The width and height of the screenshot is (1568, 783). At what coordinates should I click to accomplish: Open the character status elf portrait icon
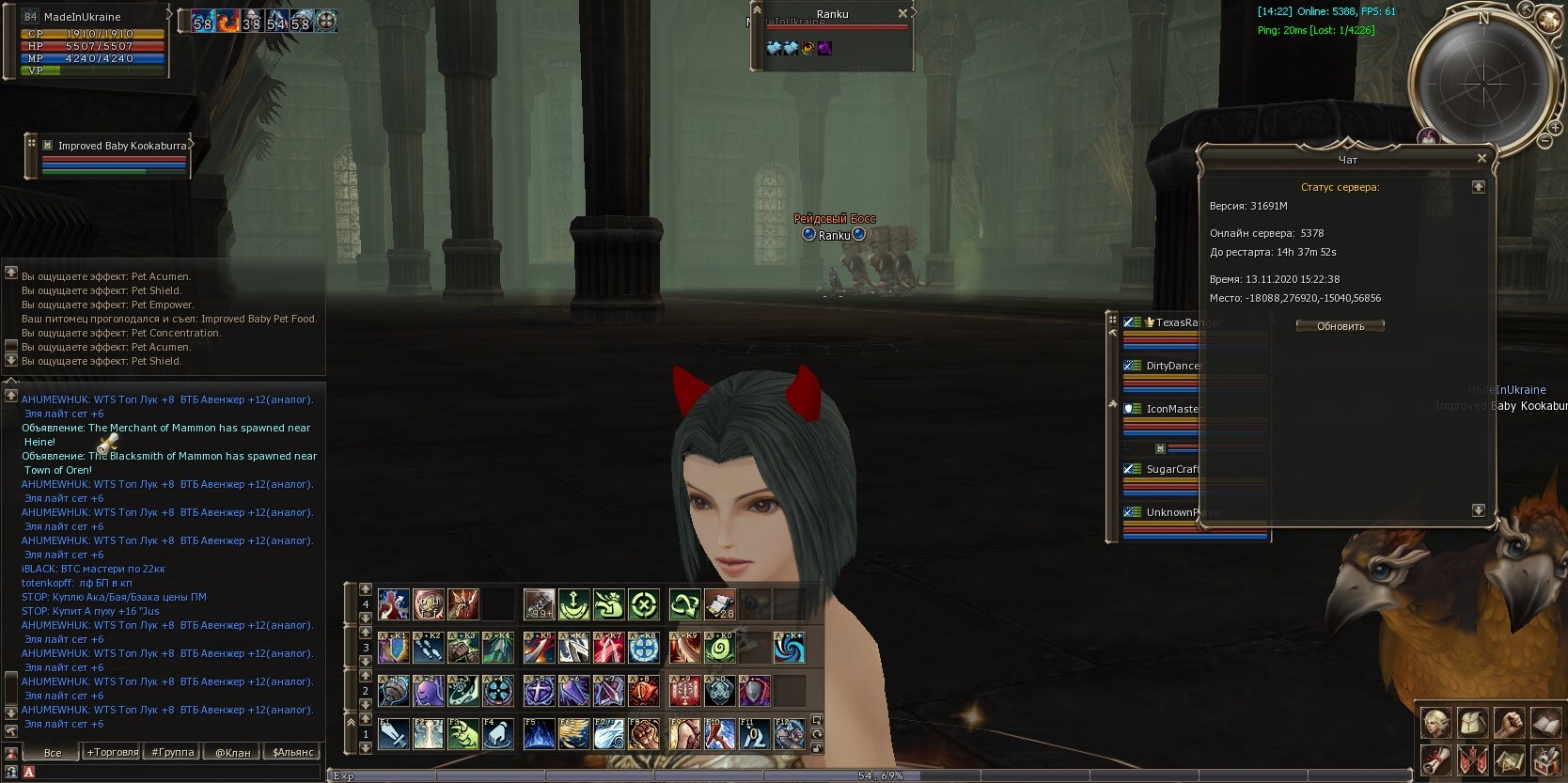click(x=1436, y=723)
